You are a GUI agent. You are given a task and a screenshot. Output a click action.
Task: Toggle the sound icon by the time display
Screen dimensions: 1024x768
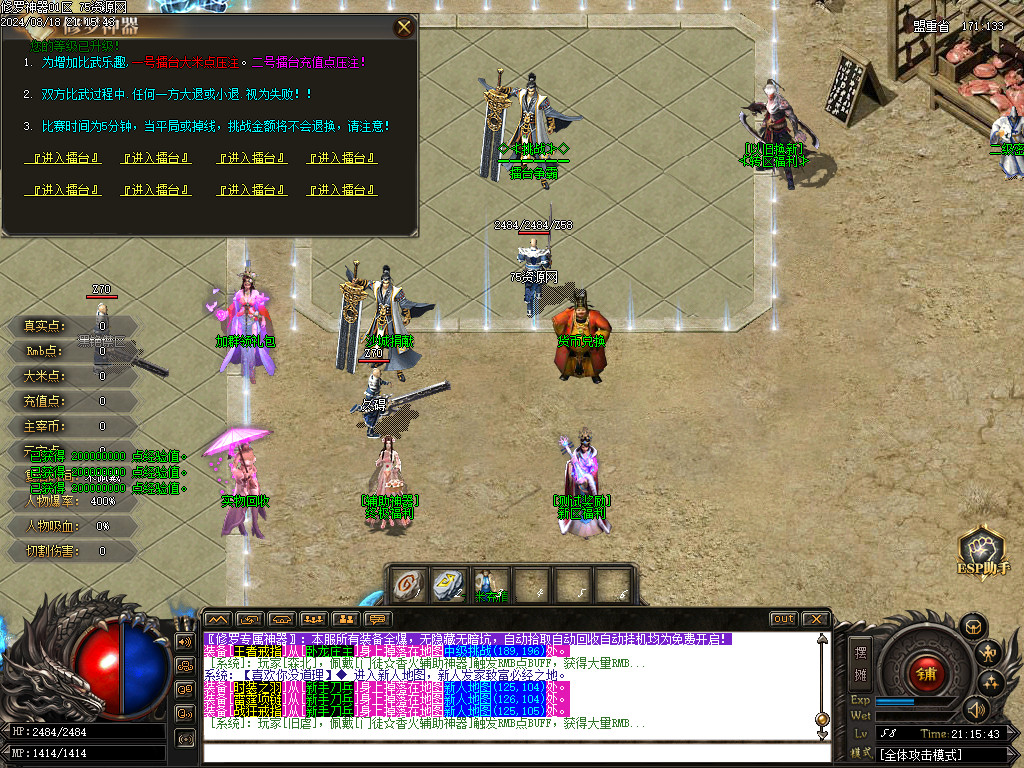975,709
